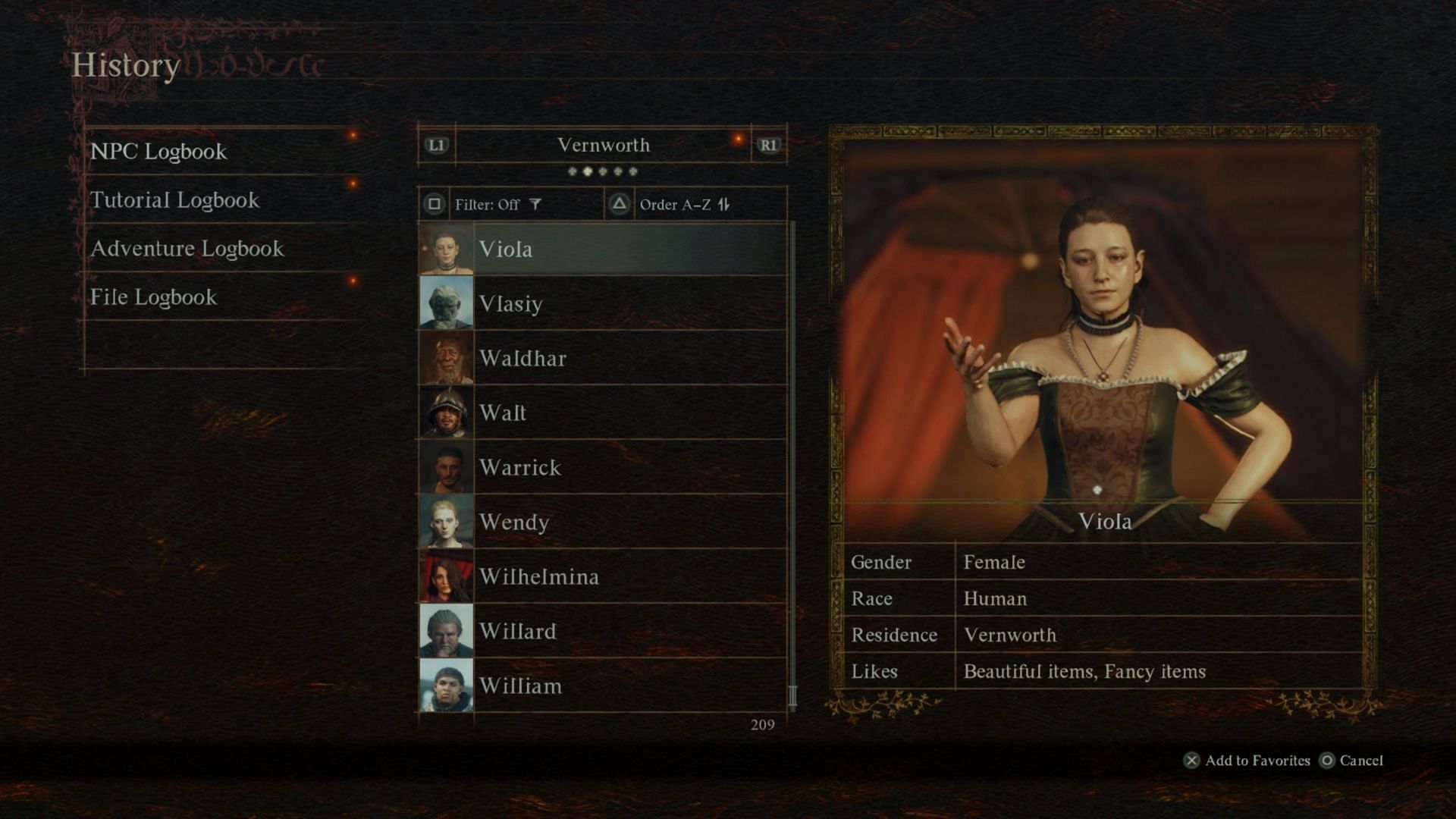
Task: Toggle the Filter: Off option
Action: pyautogui.click(x=487, y=205)
